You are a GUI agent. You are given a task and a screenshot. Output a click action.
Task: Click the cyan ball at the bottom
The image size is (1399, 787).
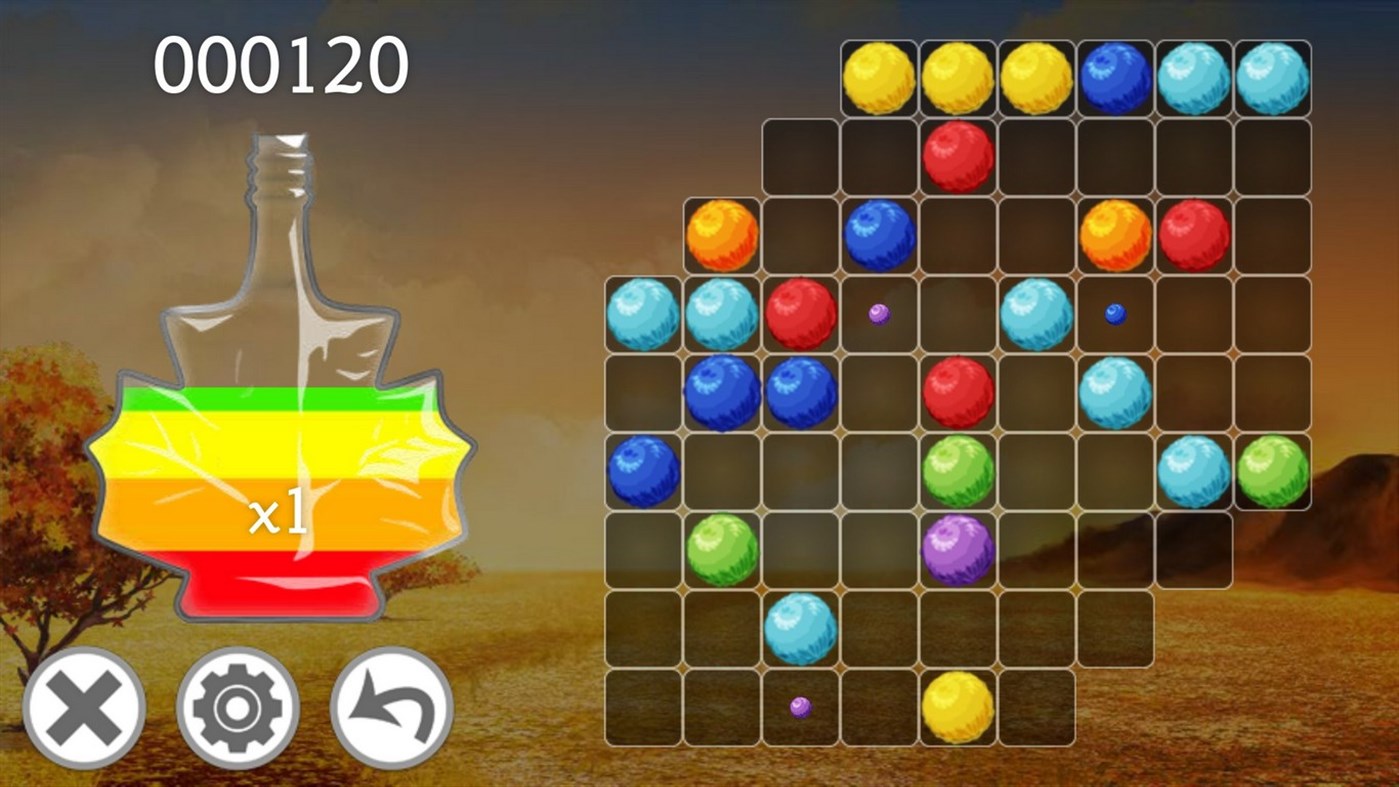coord(800,628)
